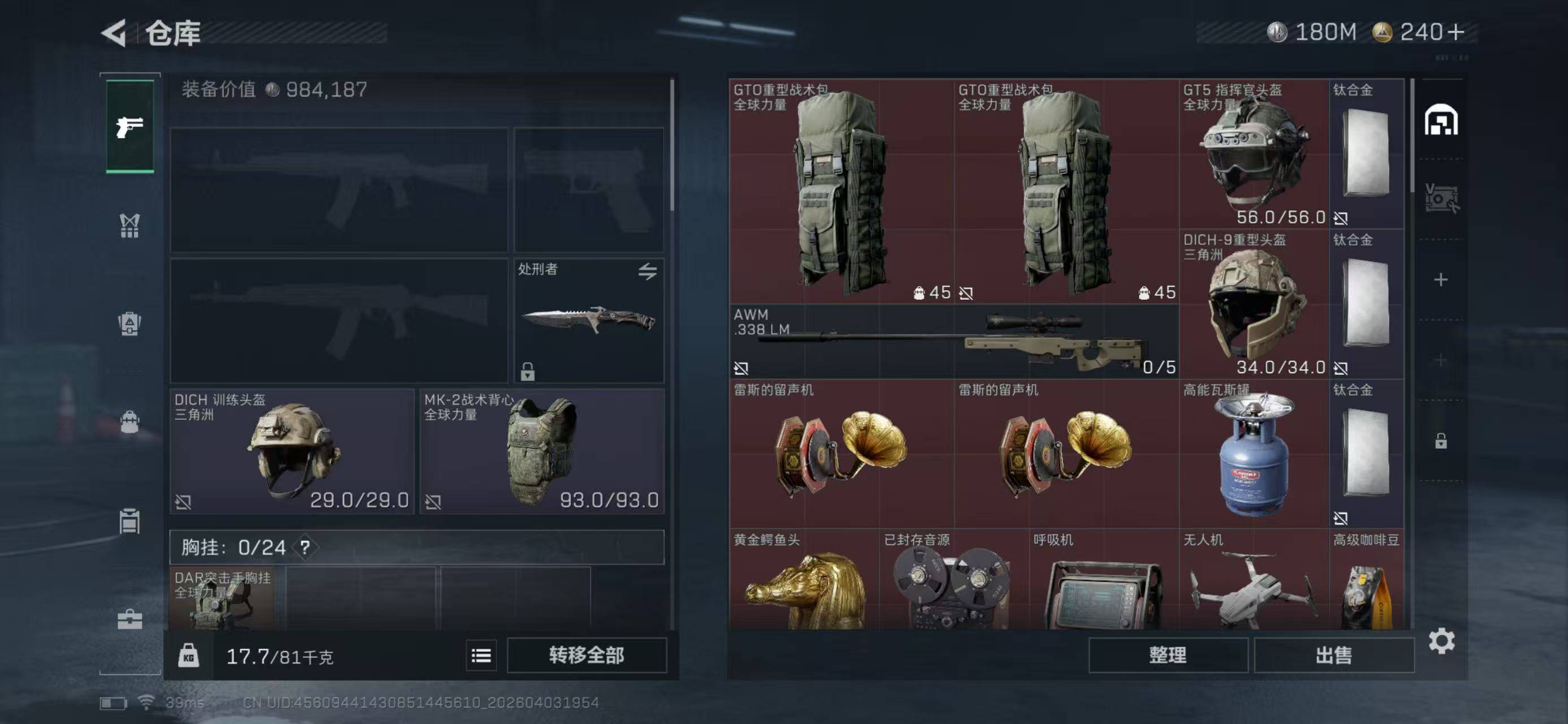
Task: Select the AWM sniper rifle
Action: 953,342
